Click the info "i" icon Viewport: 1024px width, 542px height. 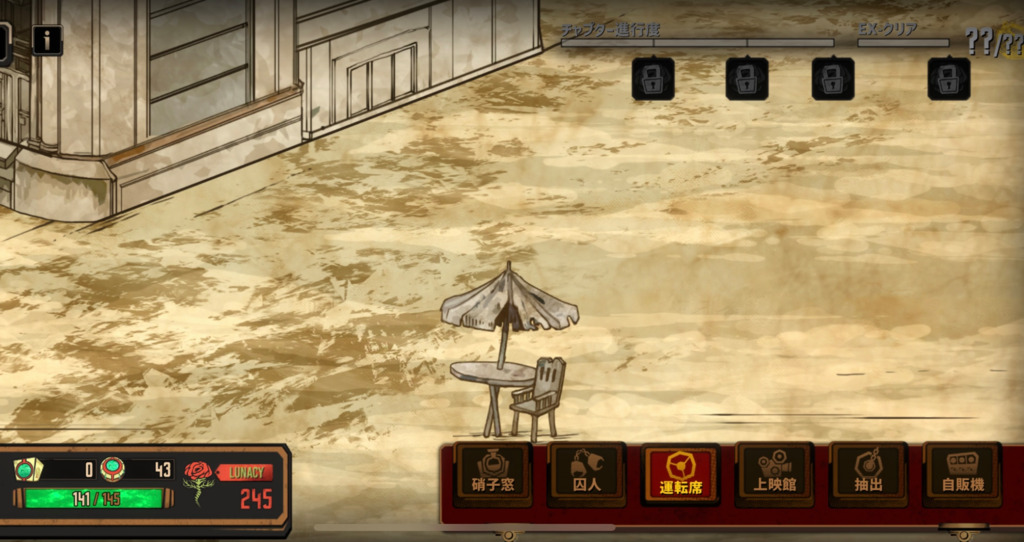(x=47, y=40)
